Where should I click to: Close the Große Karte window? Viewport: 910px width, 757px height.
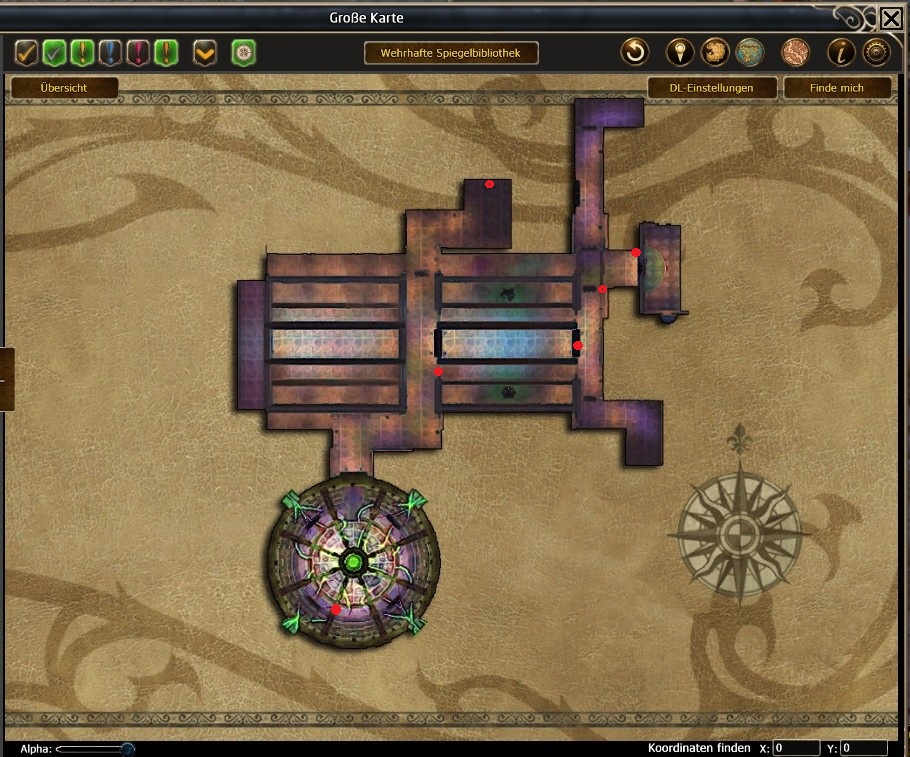tap(891, 18)
